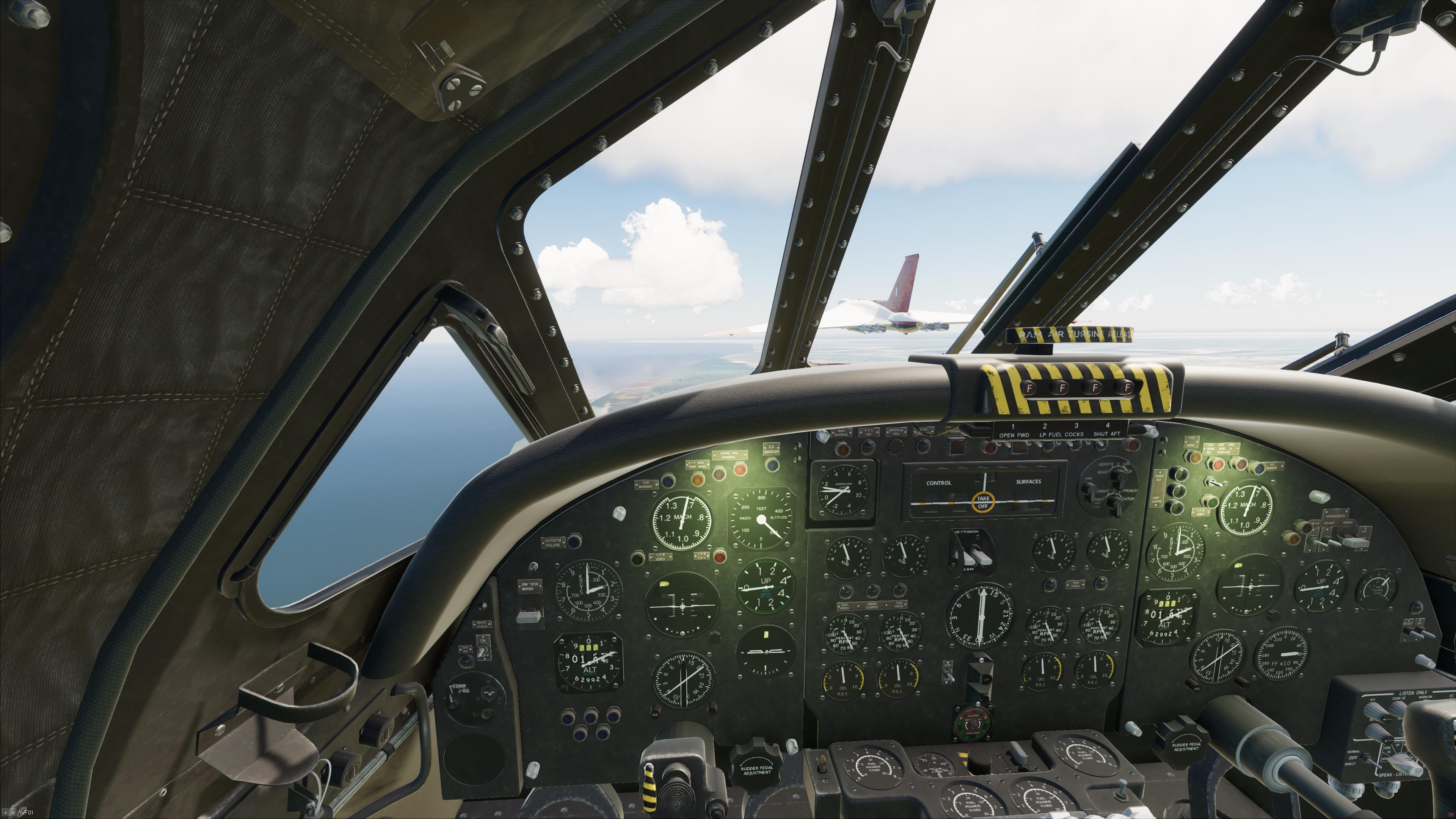Click the left arrow beside WF01
Viewport: 1456px width, 819px height.
pyautogui.click(x=5, y=813)
